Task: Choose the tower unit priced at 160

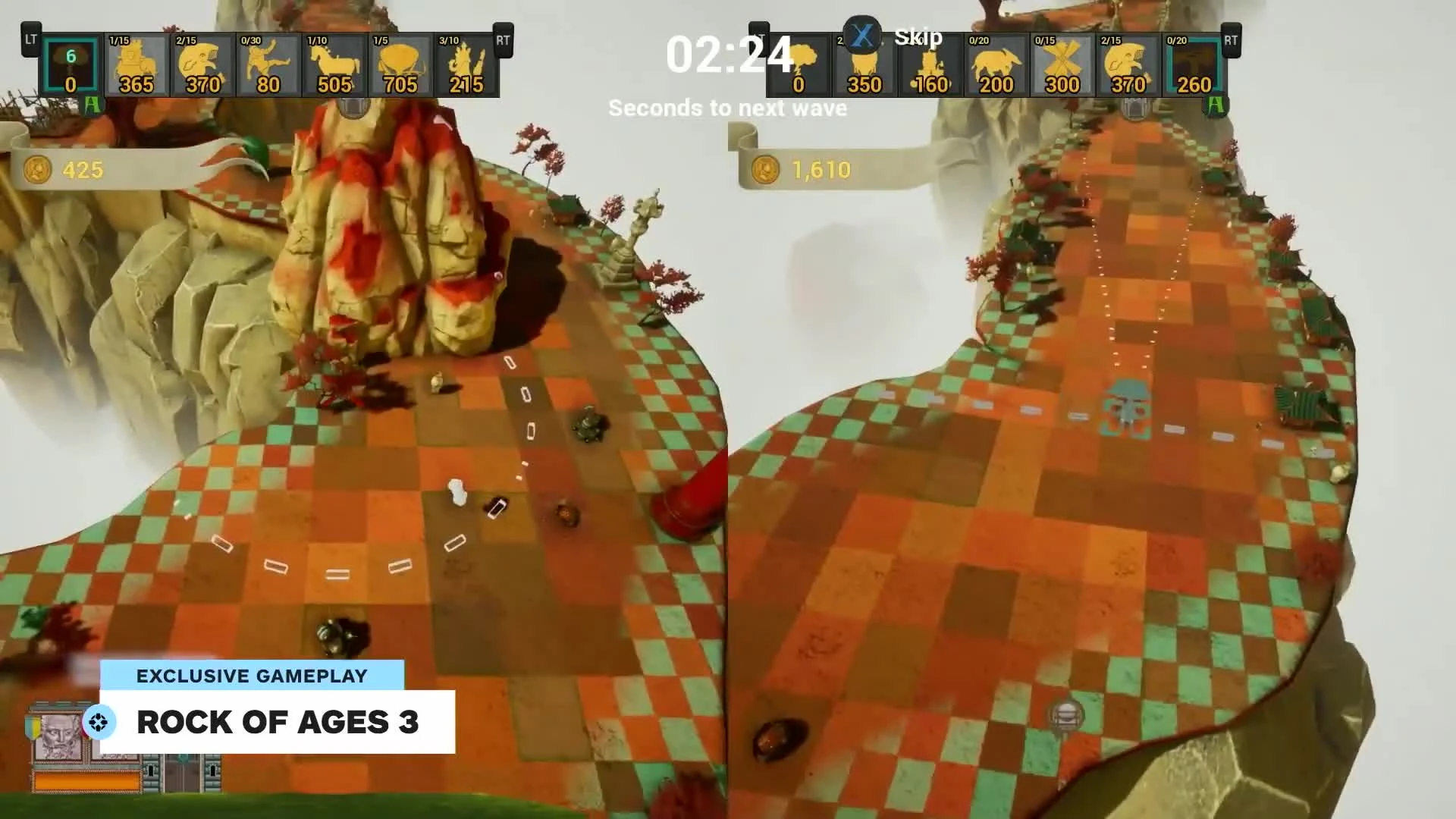Action: 931,64
